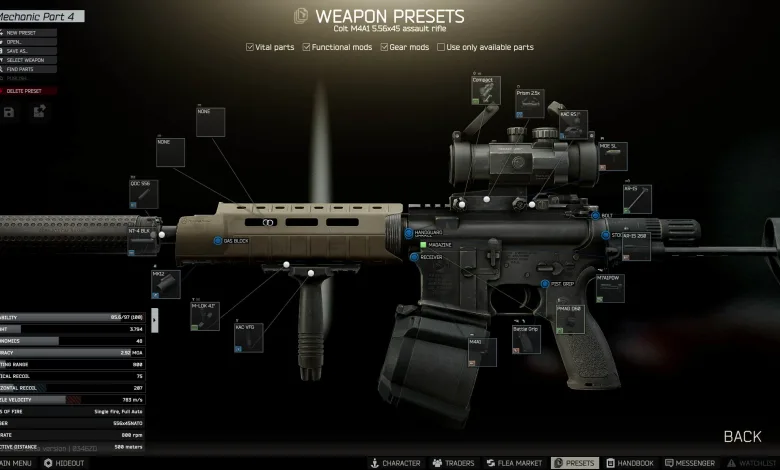Image resolution: width=780 pixels, height=470 pixels.
Task: Choose Save As for this preset
Action: click(20, 51)
